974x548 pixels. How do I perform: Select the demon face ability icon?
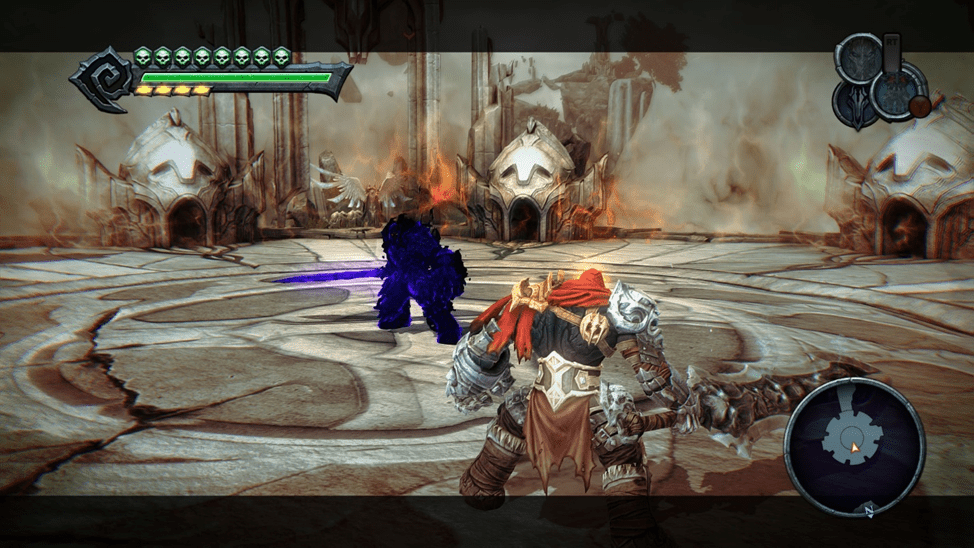click(858, 59)
